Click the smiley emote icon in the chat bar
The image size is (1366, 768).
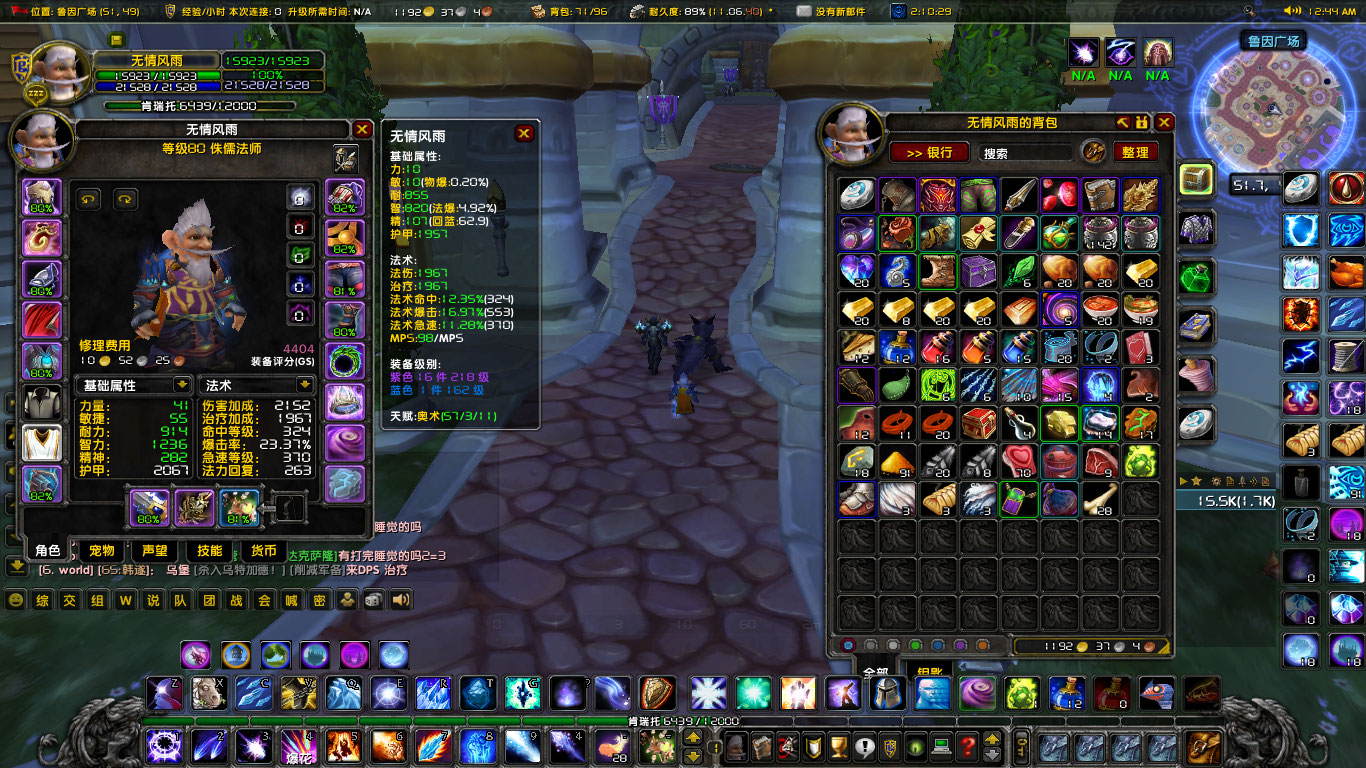(x=15, y=600)
